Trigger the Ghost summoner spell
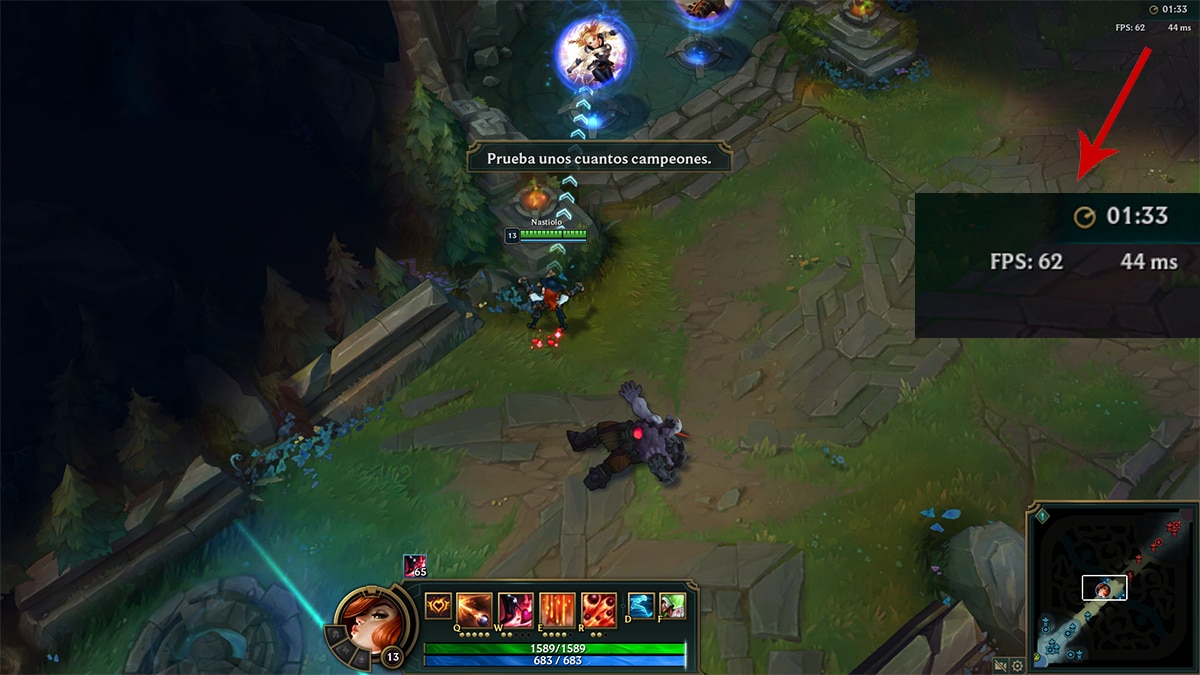This screenshot has width=1200, height=675. tap(642, 605)
